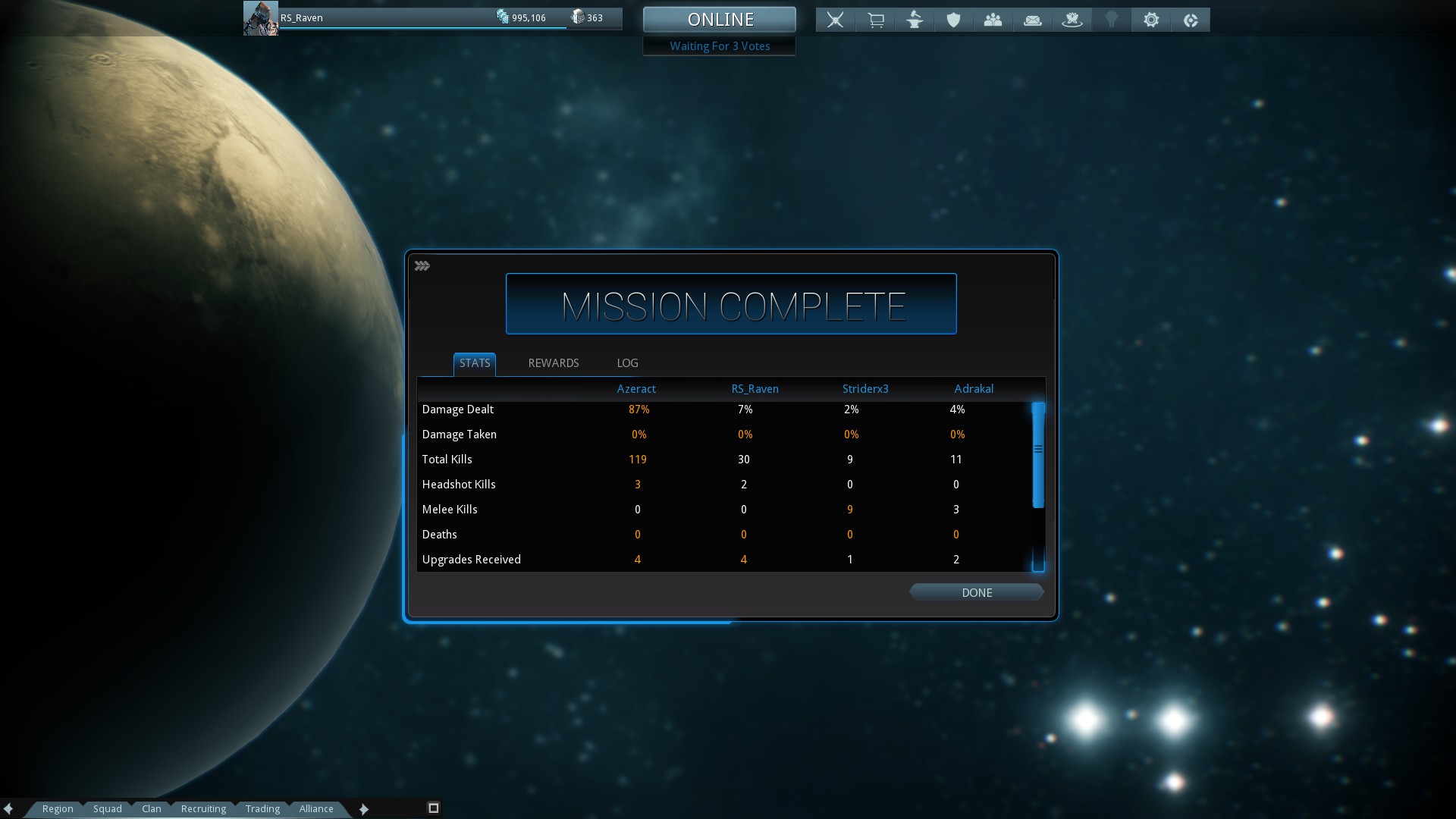Click the shield icon in top bar
Viewport: 1456px width, 819px height.
pyautogui.click(x=953, y=20)
